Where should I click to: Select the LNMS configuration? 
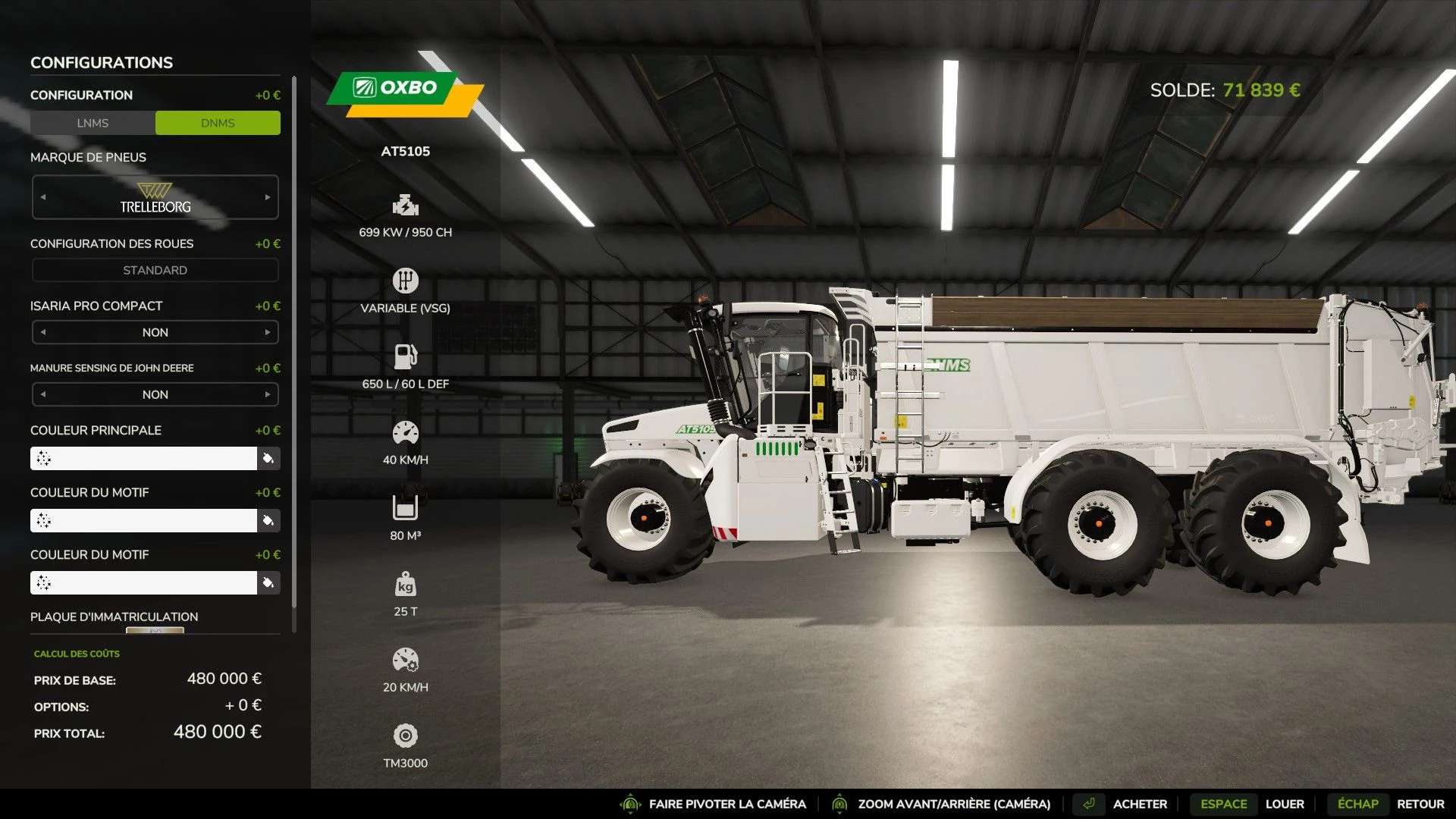(x=93, y=123)
